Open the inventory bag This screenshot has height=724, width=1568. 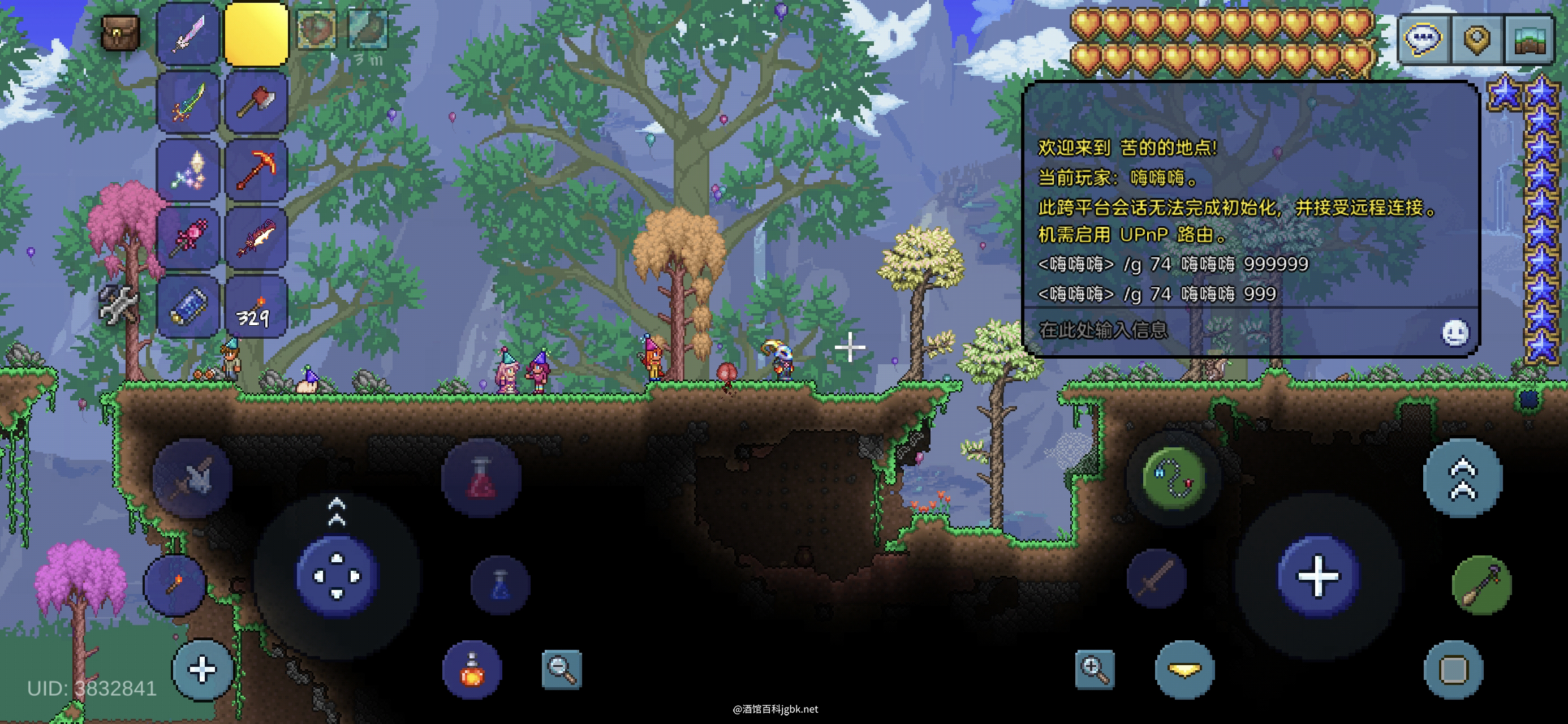coord(120,32)
